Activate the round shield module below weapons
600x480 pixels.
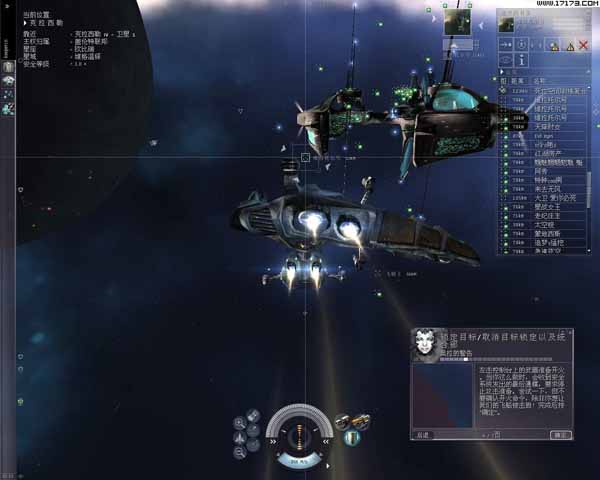coord(351,438)
